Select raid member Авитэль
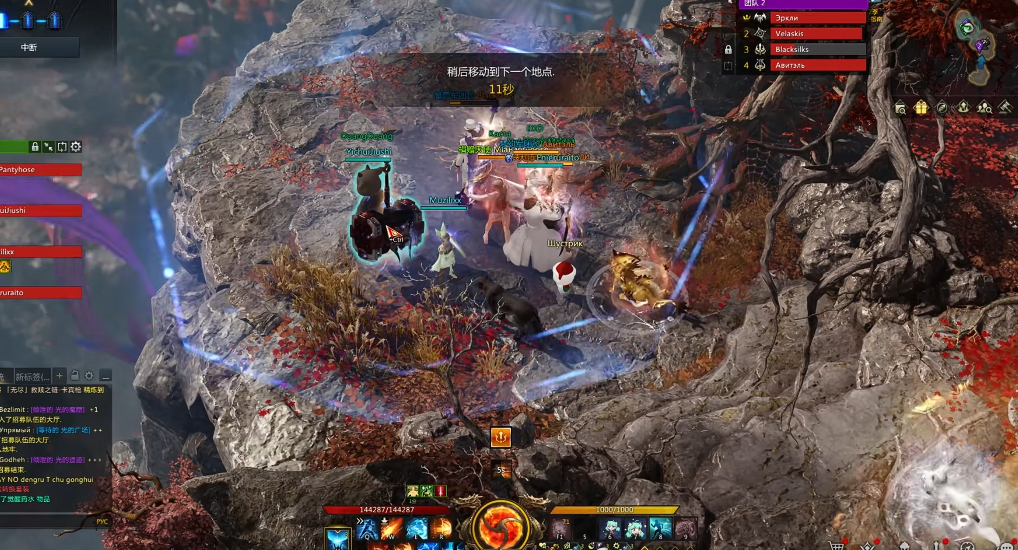1018x550 pixels. [817, 65]
